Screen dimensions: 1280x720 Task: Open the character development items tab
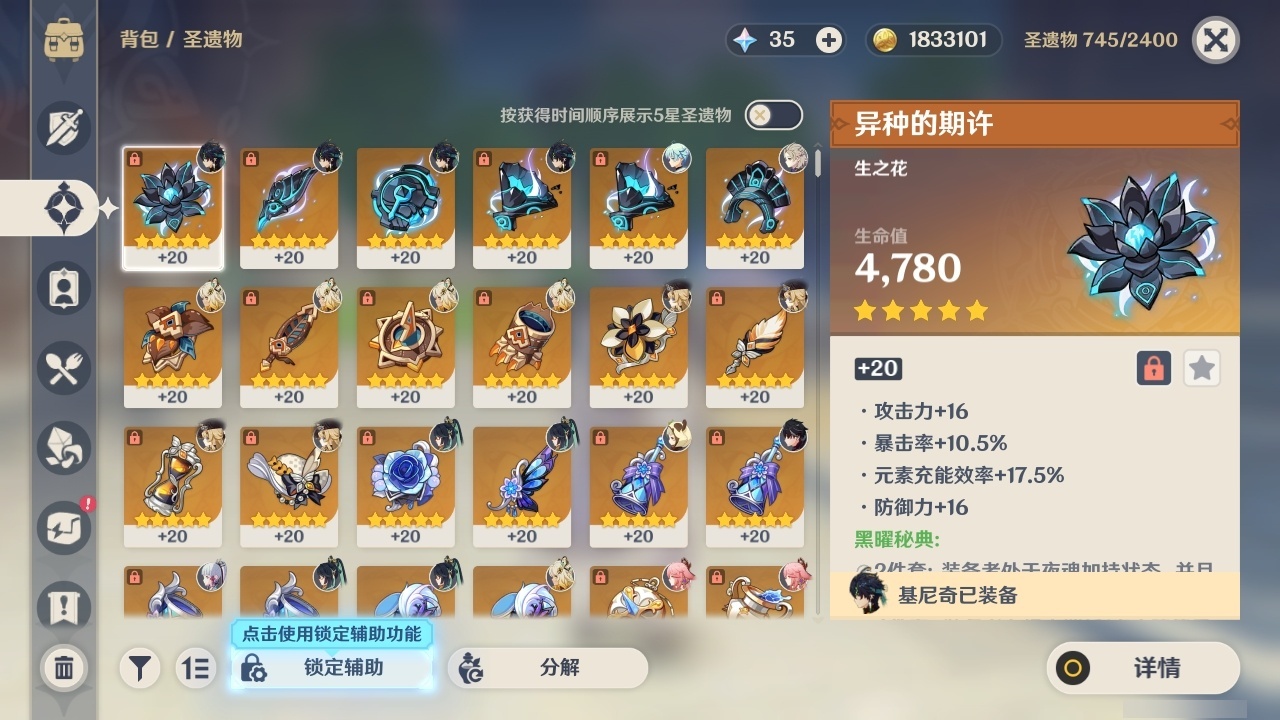tap(64, 288)
